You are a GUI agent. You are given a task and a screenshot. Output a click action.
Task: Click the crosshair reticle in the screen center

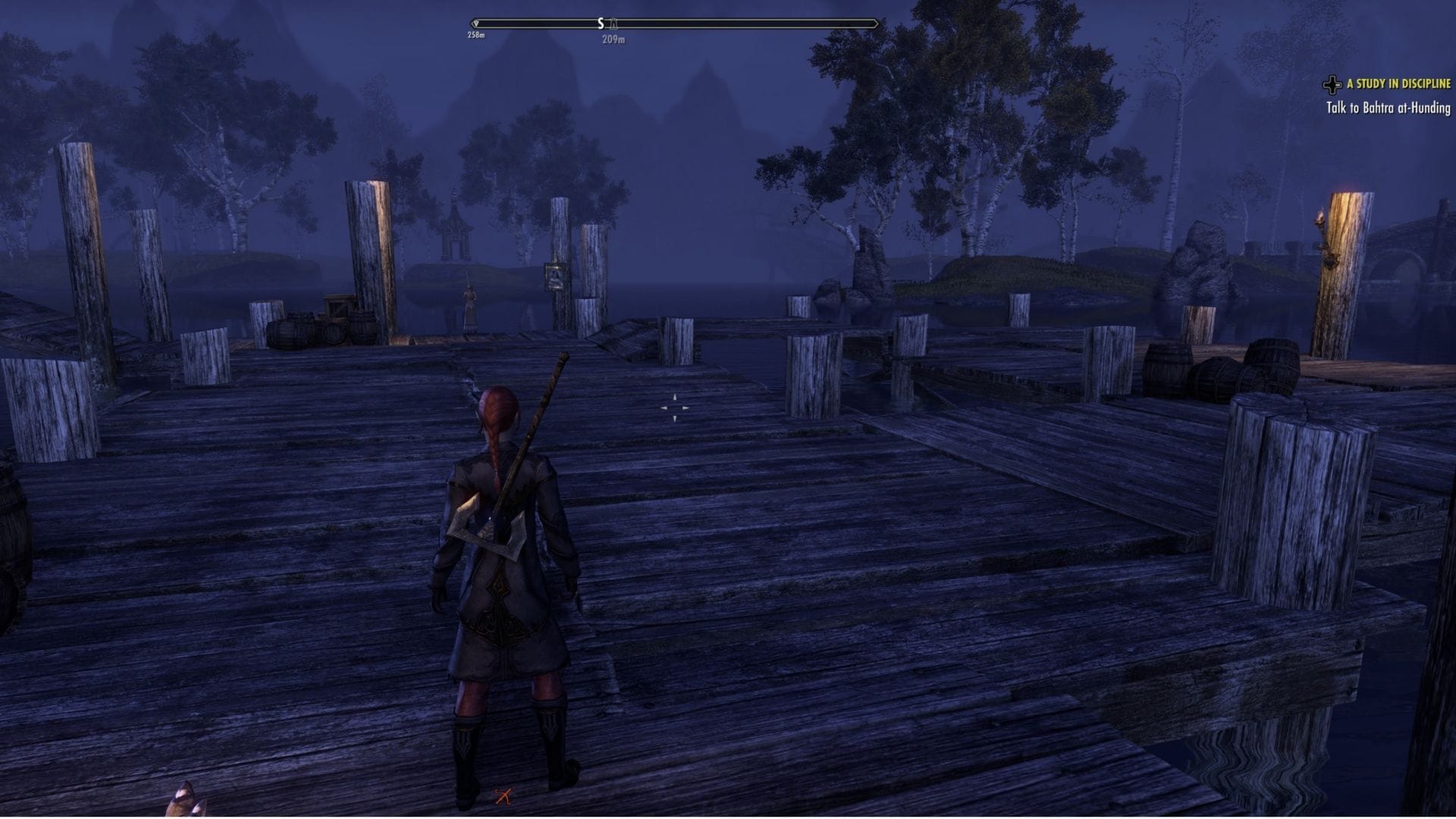click(x=675, y=408)
